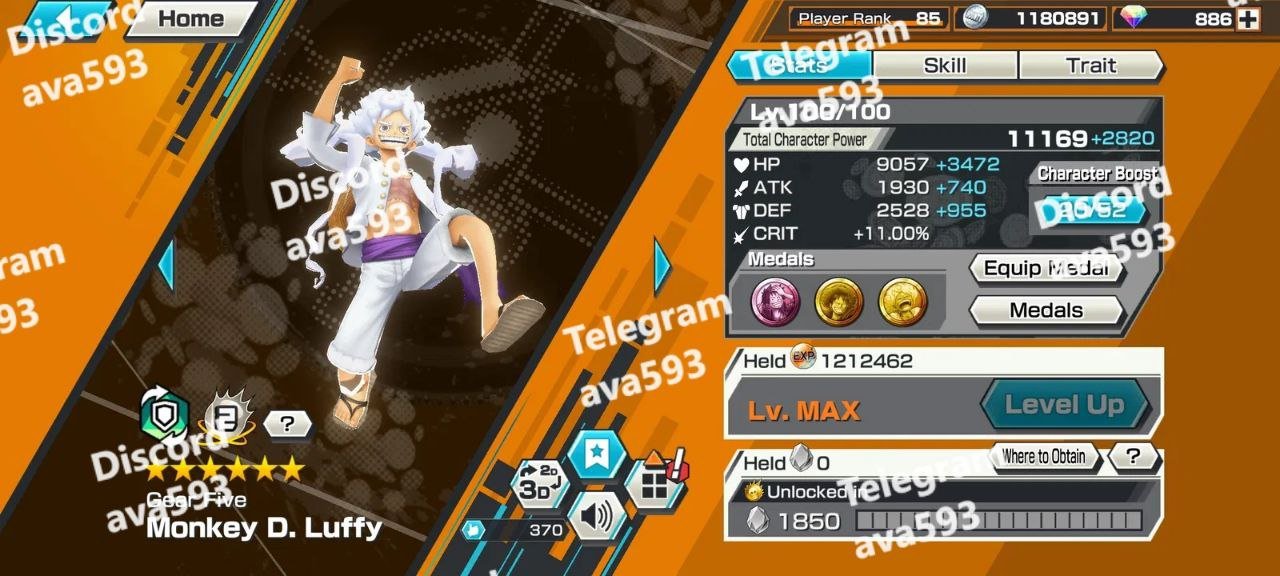Tap the Level Up button
This screenshot has height=576, width=1280.
tap(1064, 405)
